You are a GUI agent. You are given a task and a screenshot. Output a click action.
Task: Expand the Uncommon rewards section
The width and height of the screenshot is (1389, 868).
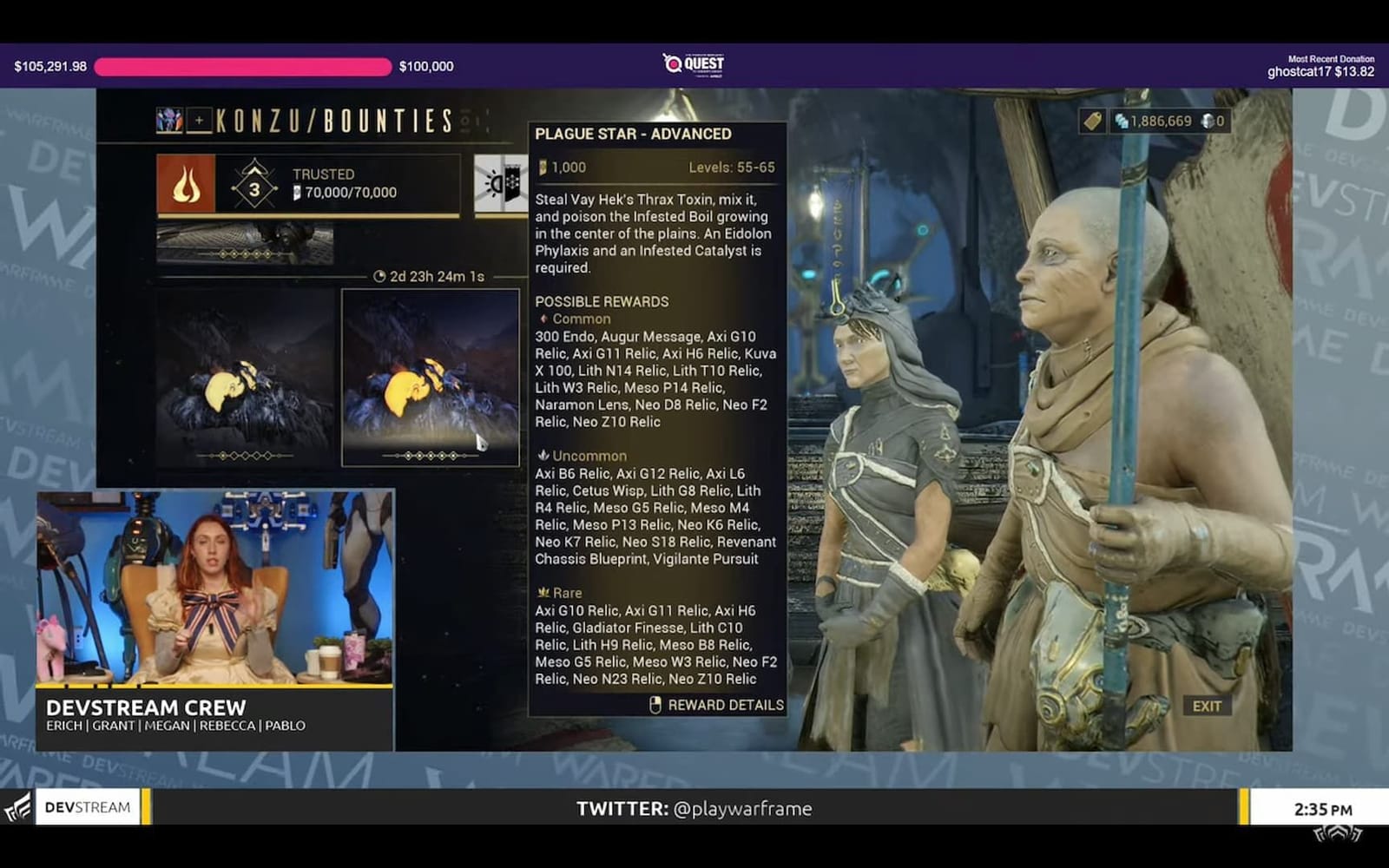pos(586,456)
